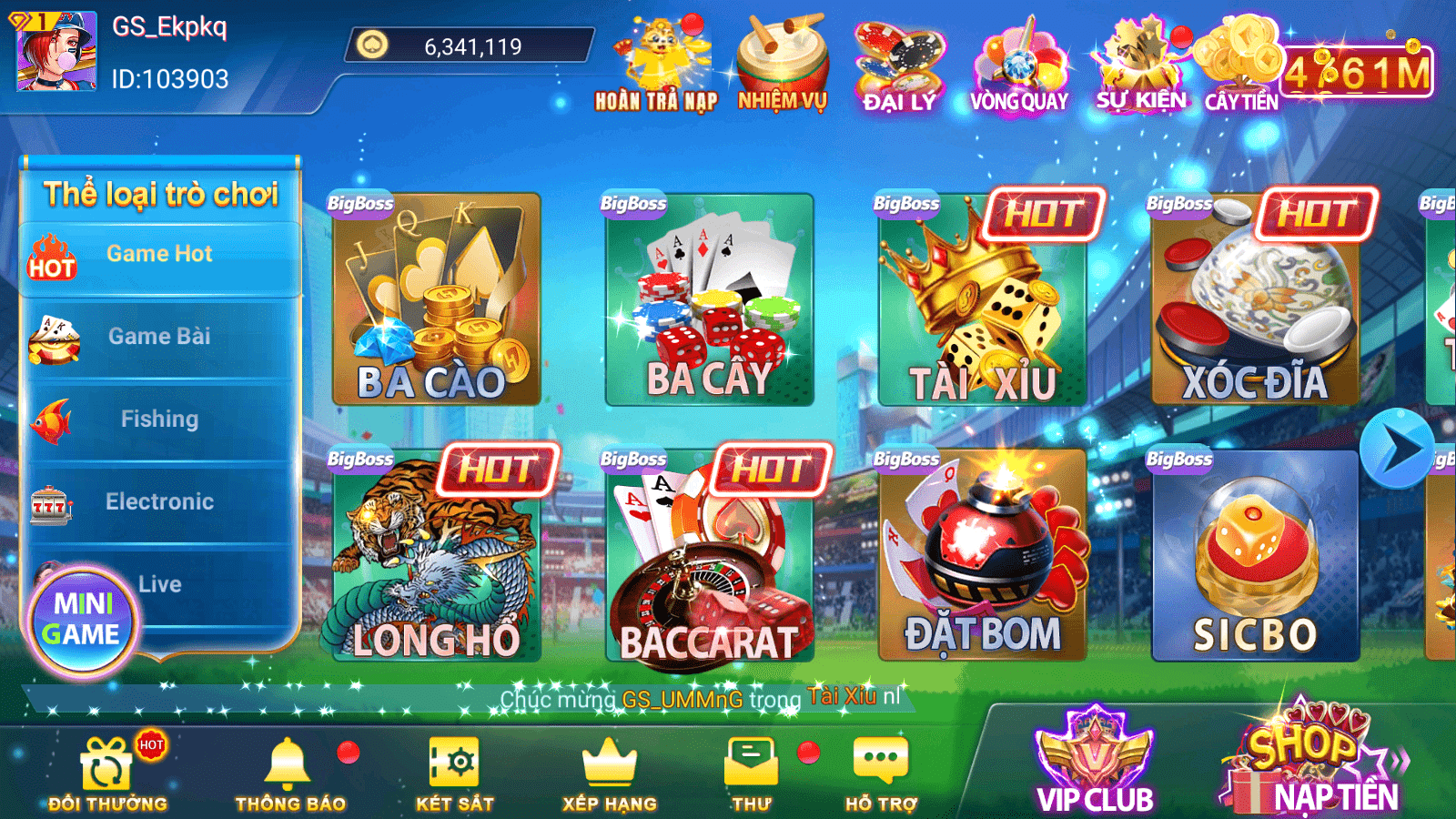1456x819 pixels.
Task: Enter the VIP Club
Action: (x=1095, y=763)
